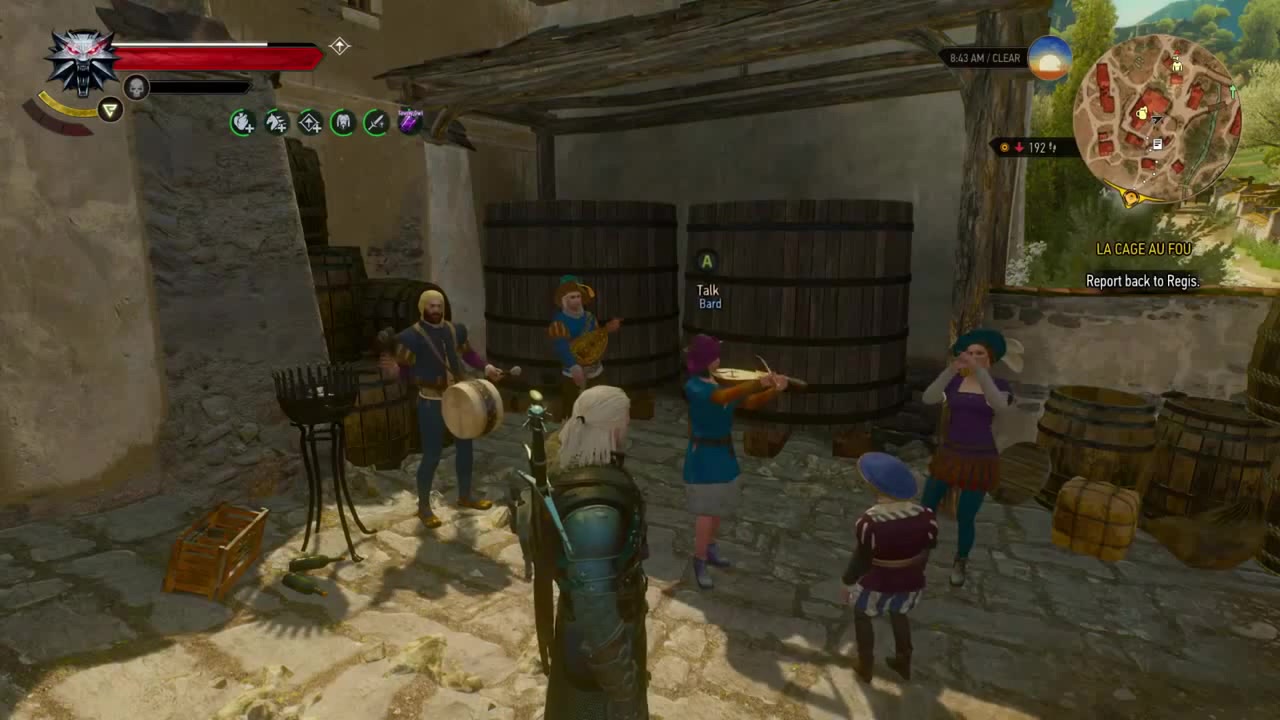
Task: Click the notice board marker on minimap
Action: [1157, 143]
